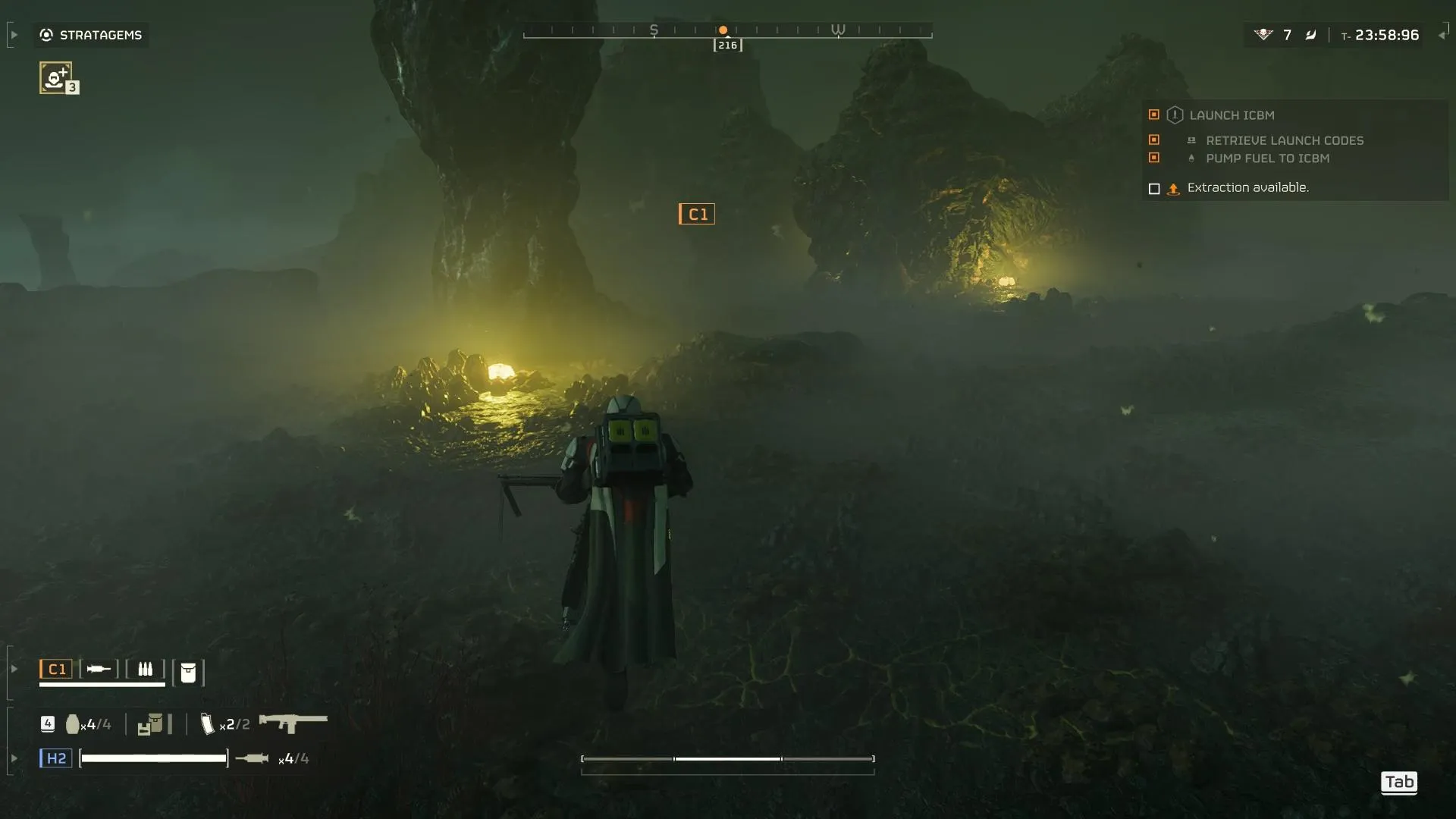Open the Stratagems panel header
Viewport: 1456px width, 819px height.
point(91,35)
